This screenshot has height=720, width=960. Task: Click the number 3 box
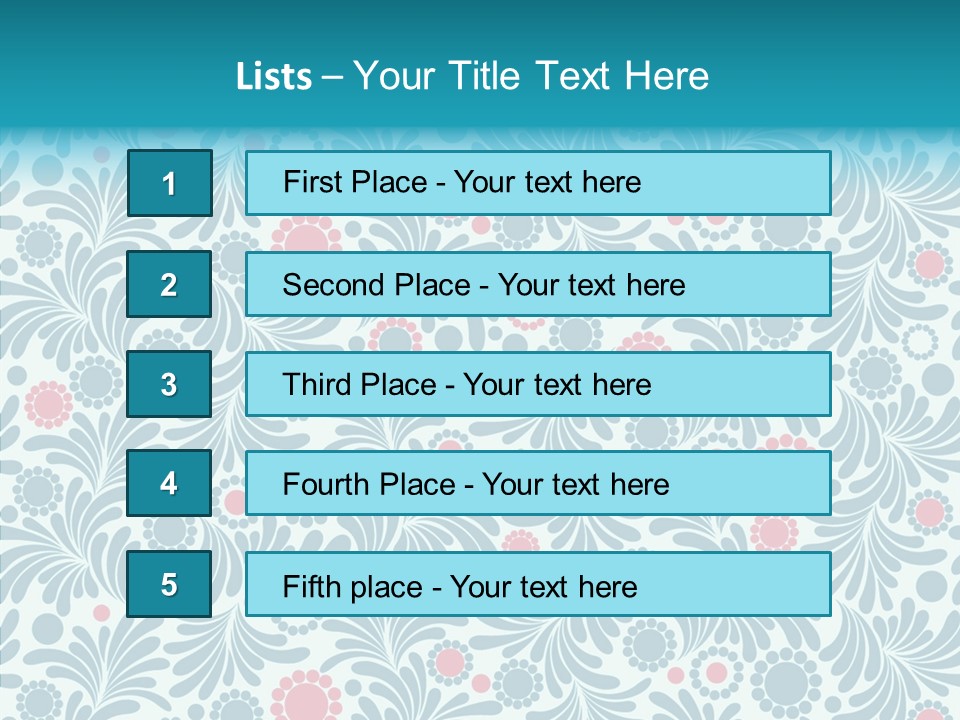[169, 384]
